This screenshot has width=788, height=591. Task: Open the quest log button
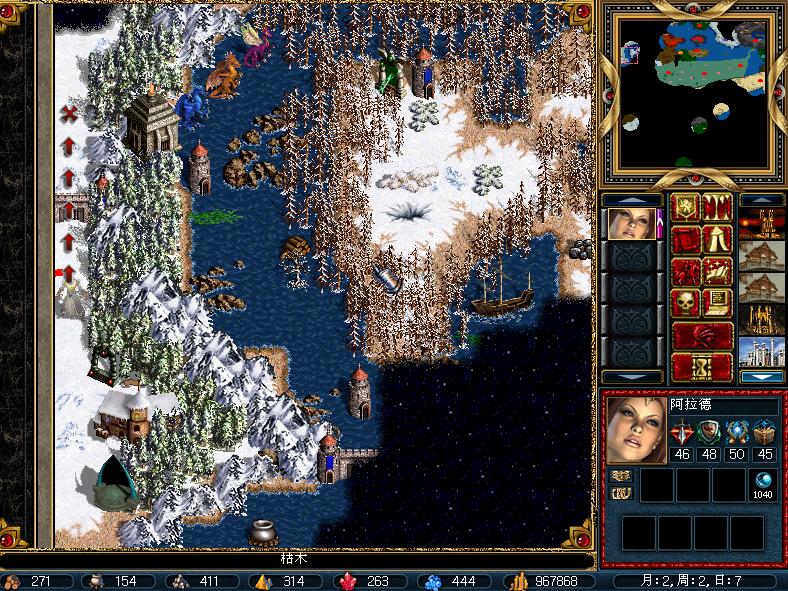click(686, 240)
